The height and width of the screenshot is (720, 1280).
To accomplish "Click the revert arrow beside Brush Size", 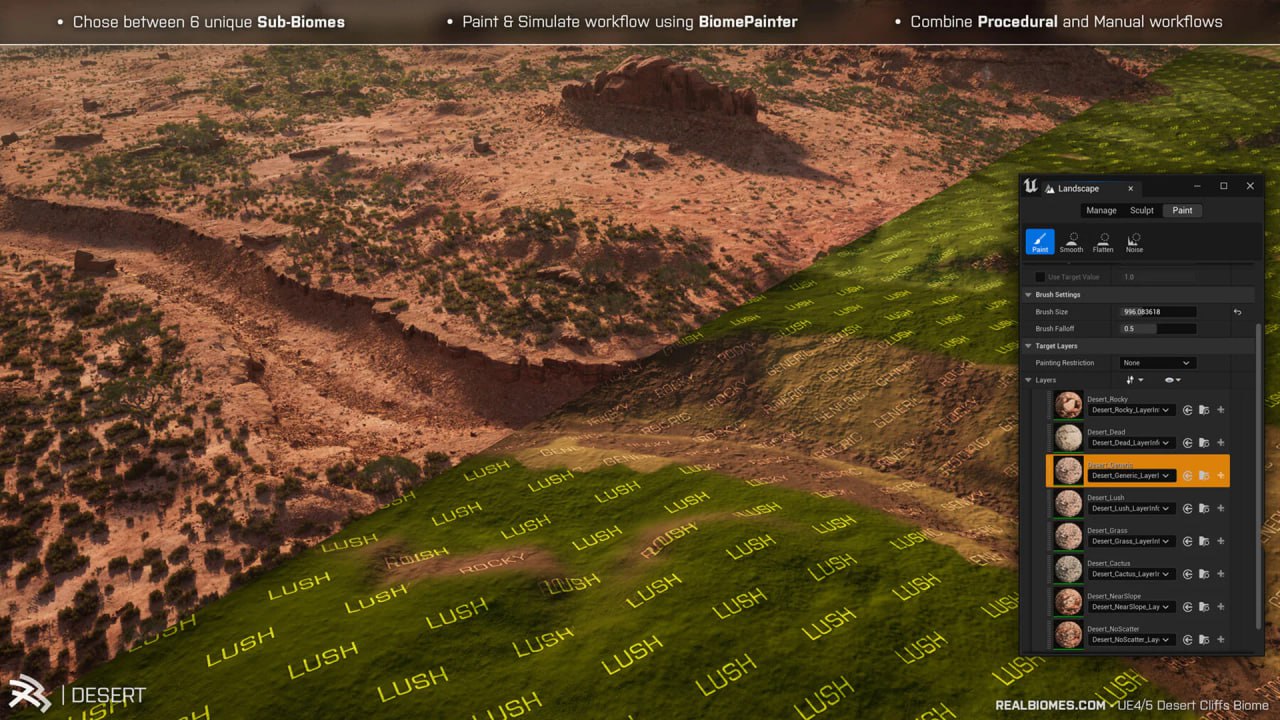I will tap(1238, 312).
